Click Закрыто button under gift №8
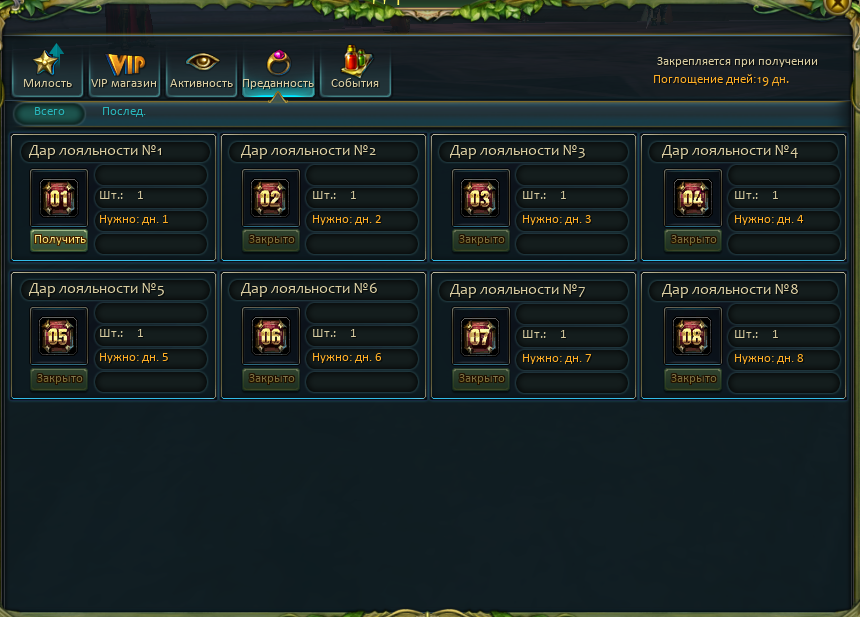Viewport: 860px width, 617px height. [694, 378]
